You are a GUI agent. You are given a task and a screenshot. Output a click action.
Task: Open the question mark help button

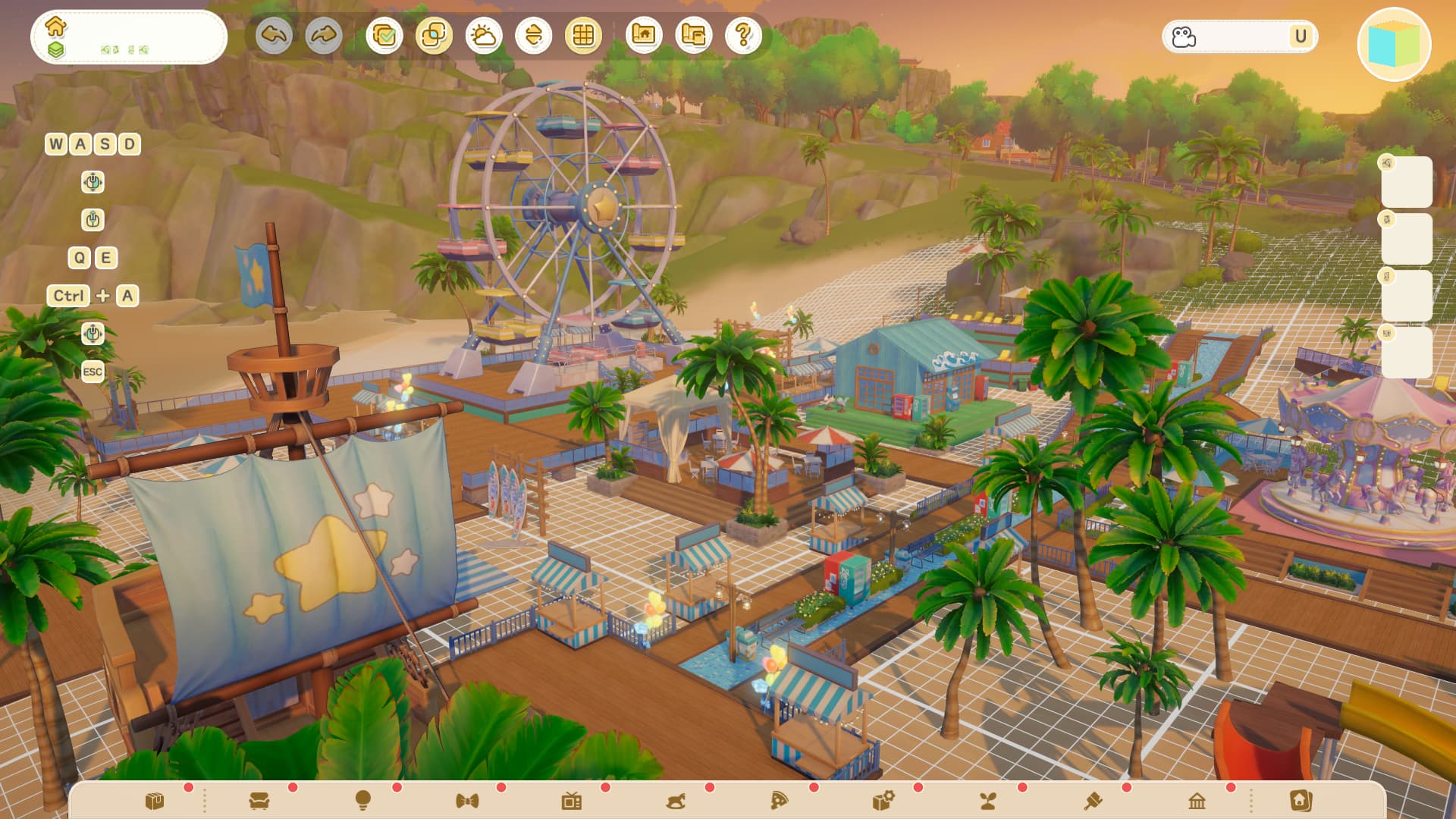[x=744, y=36]
